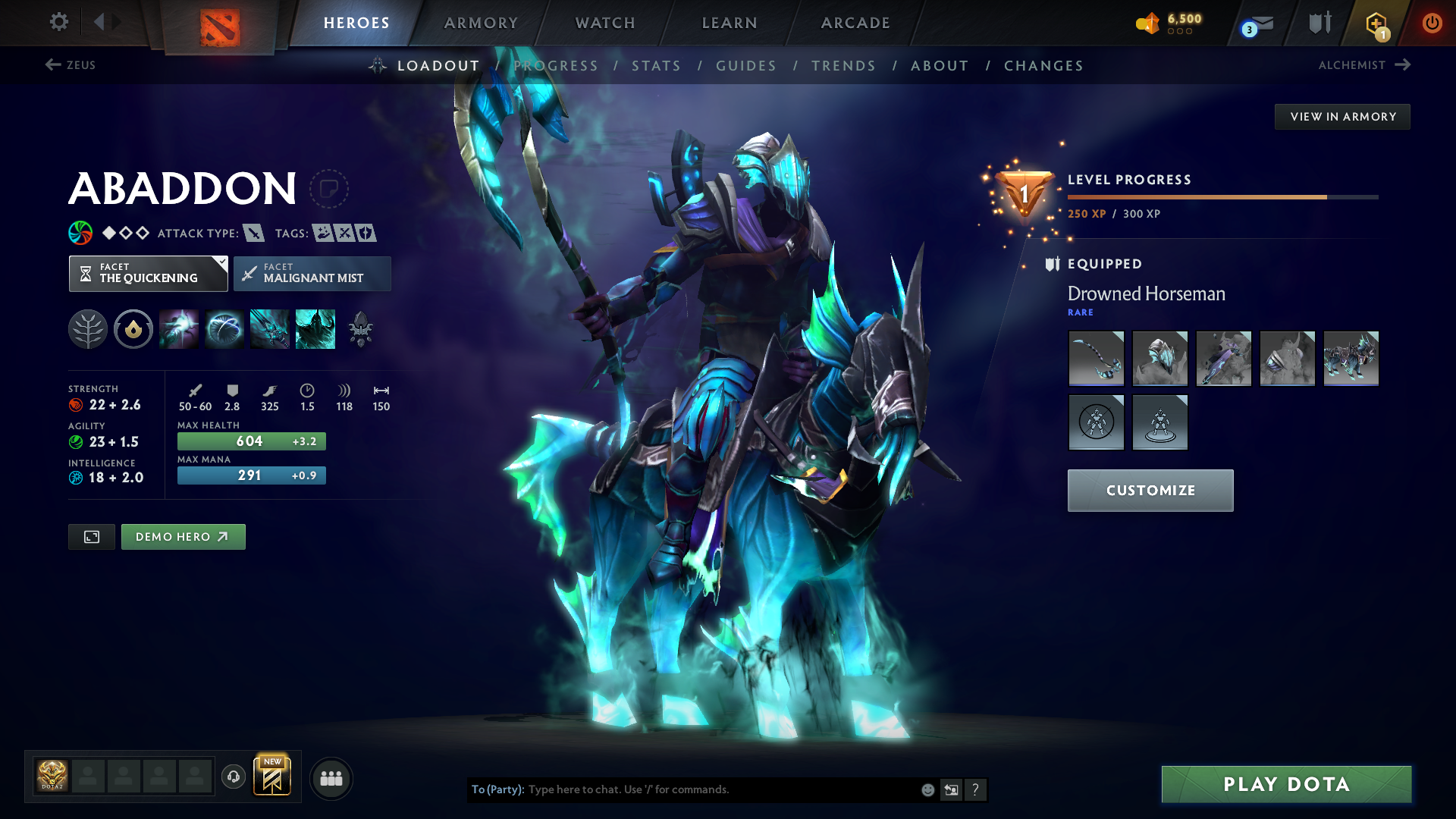Open the talent tree icon
This screenshot has width=1456, height=819.
click(x=88, y=330)
